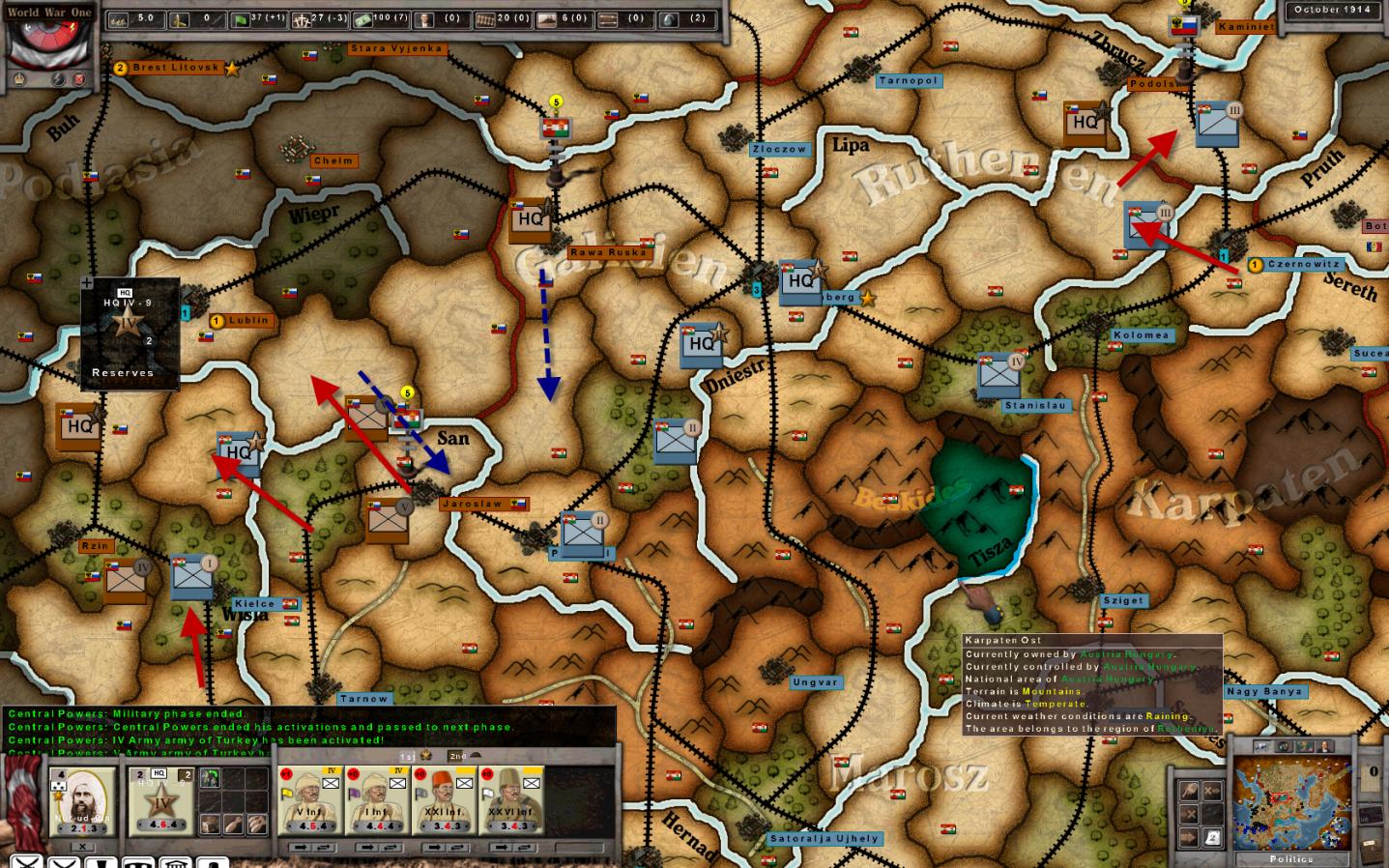Open the Politics panel
The height and width of the screenshot is (868, 1389).
(x=1291, y=858)
